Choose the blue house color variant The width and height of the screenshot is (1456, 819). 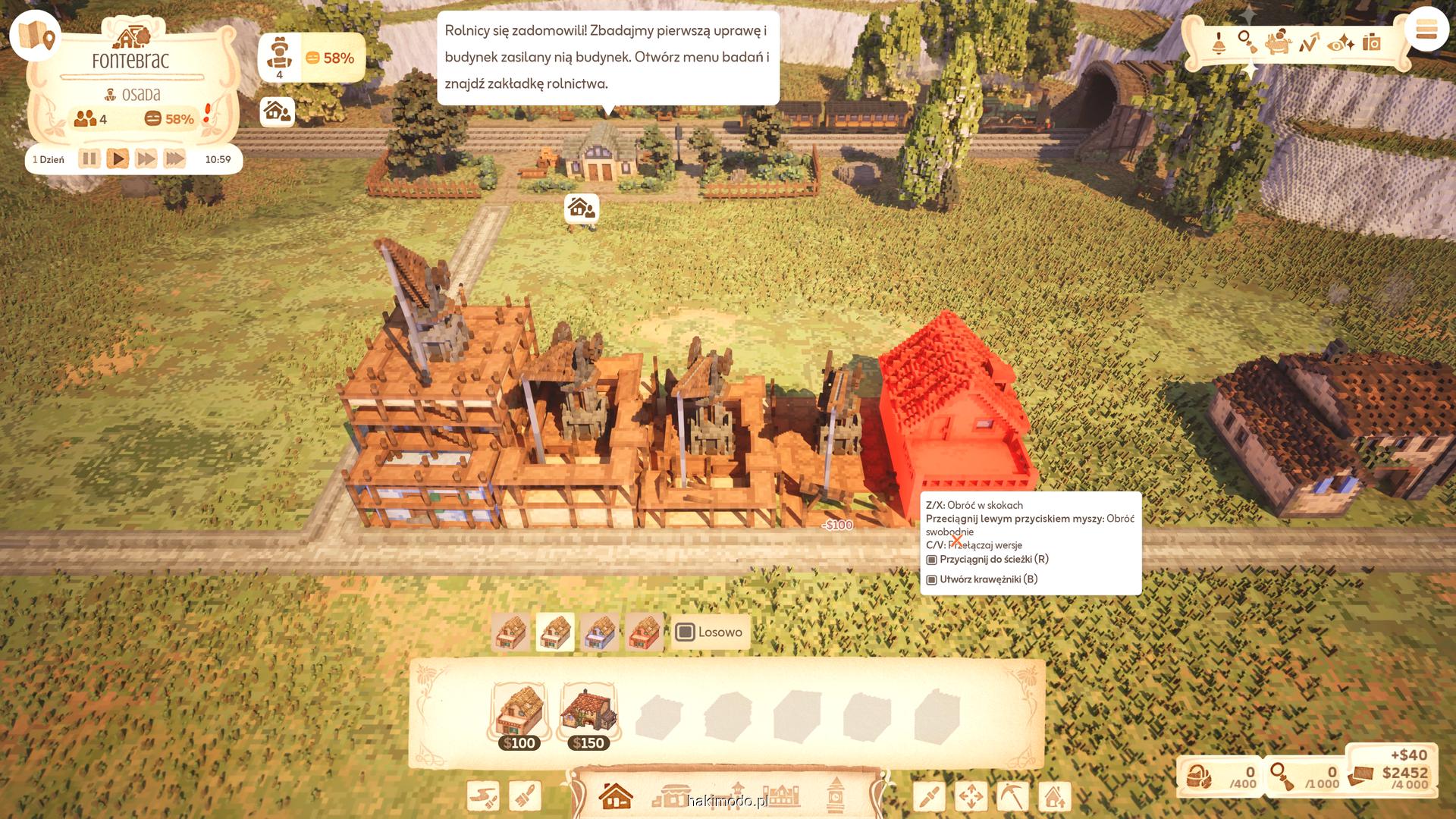(599, 632)
